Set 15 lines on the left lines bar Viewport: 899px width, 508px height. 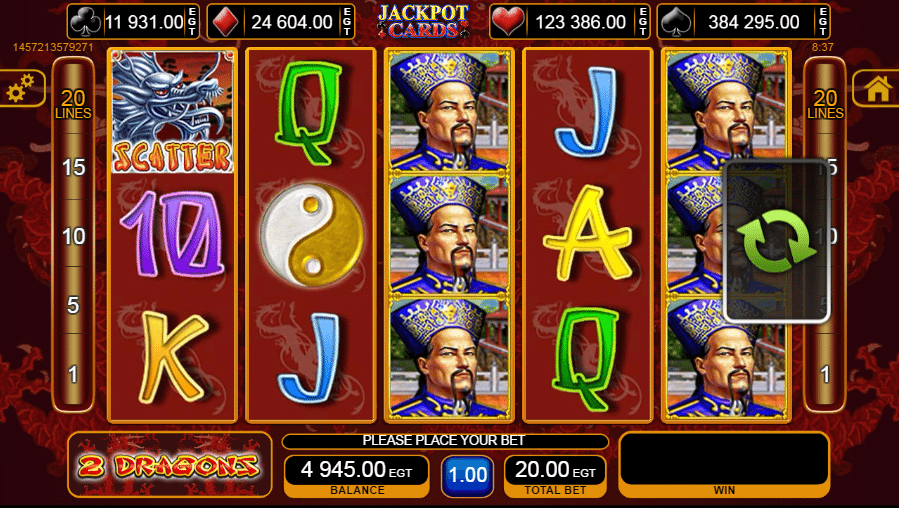pos(73,167)
